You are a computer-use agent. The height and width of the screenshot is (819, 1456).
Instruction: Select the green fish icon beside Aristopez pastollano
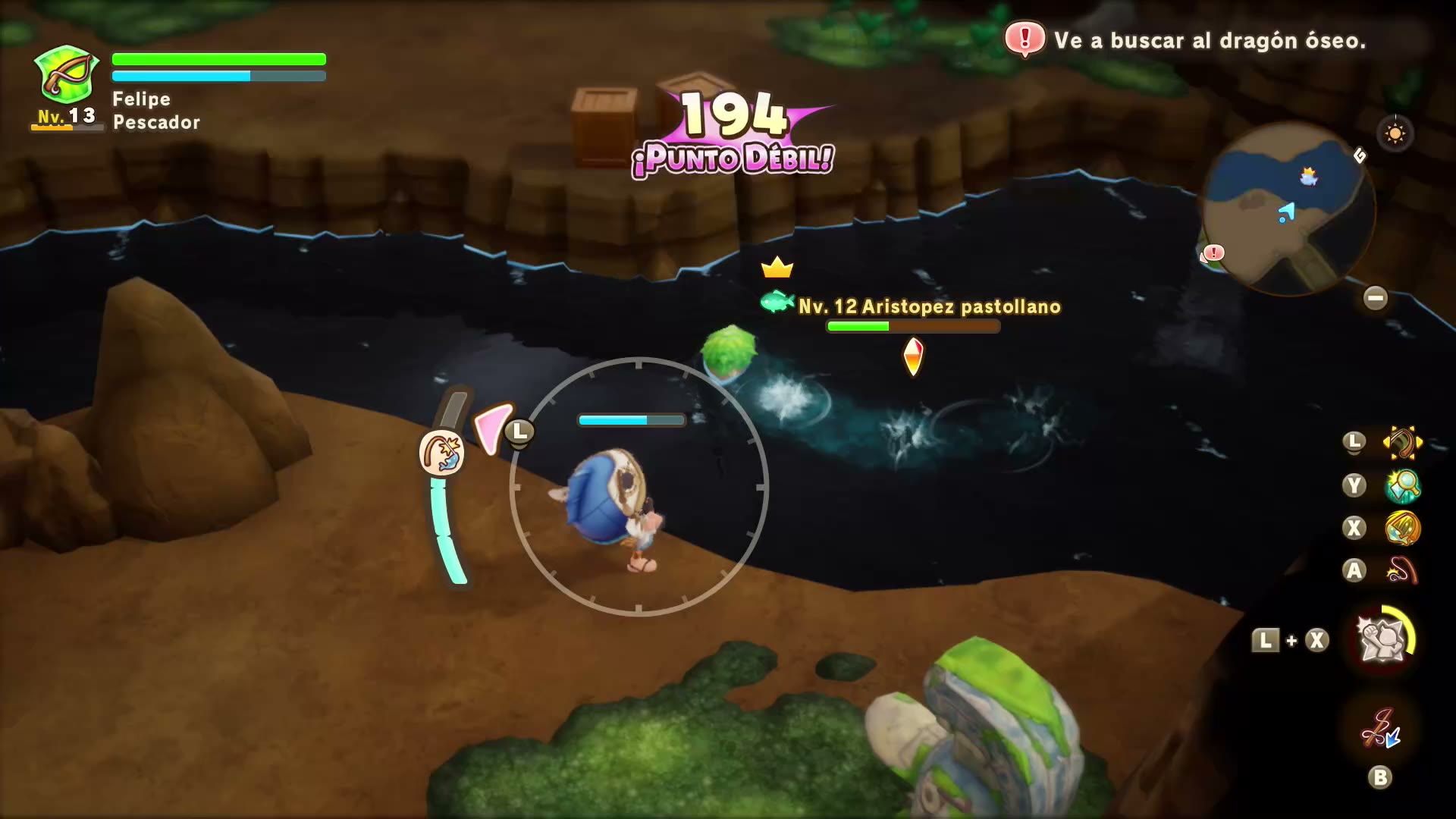777,303
